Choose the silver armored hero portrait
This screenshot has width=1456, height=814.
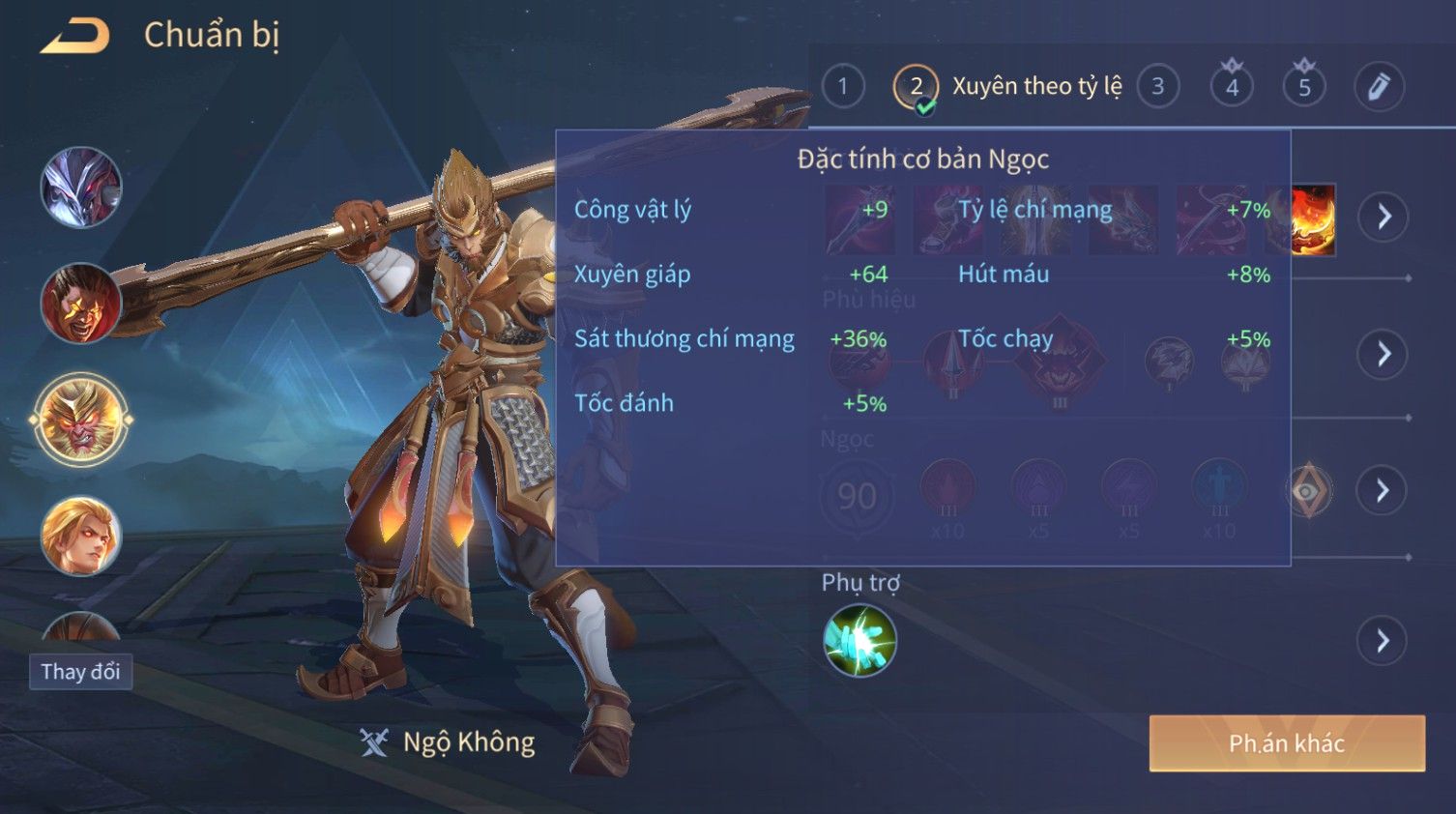pyautogui.click(x=81, y=188)
